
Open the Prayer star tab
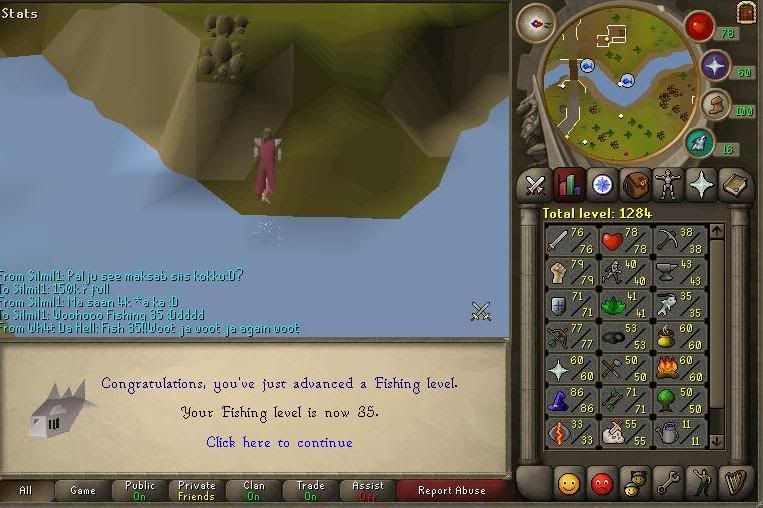point(702,185)
